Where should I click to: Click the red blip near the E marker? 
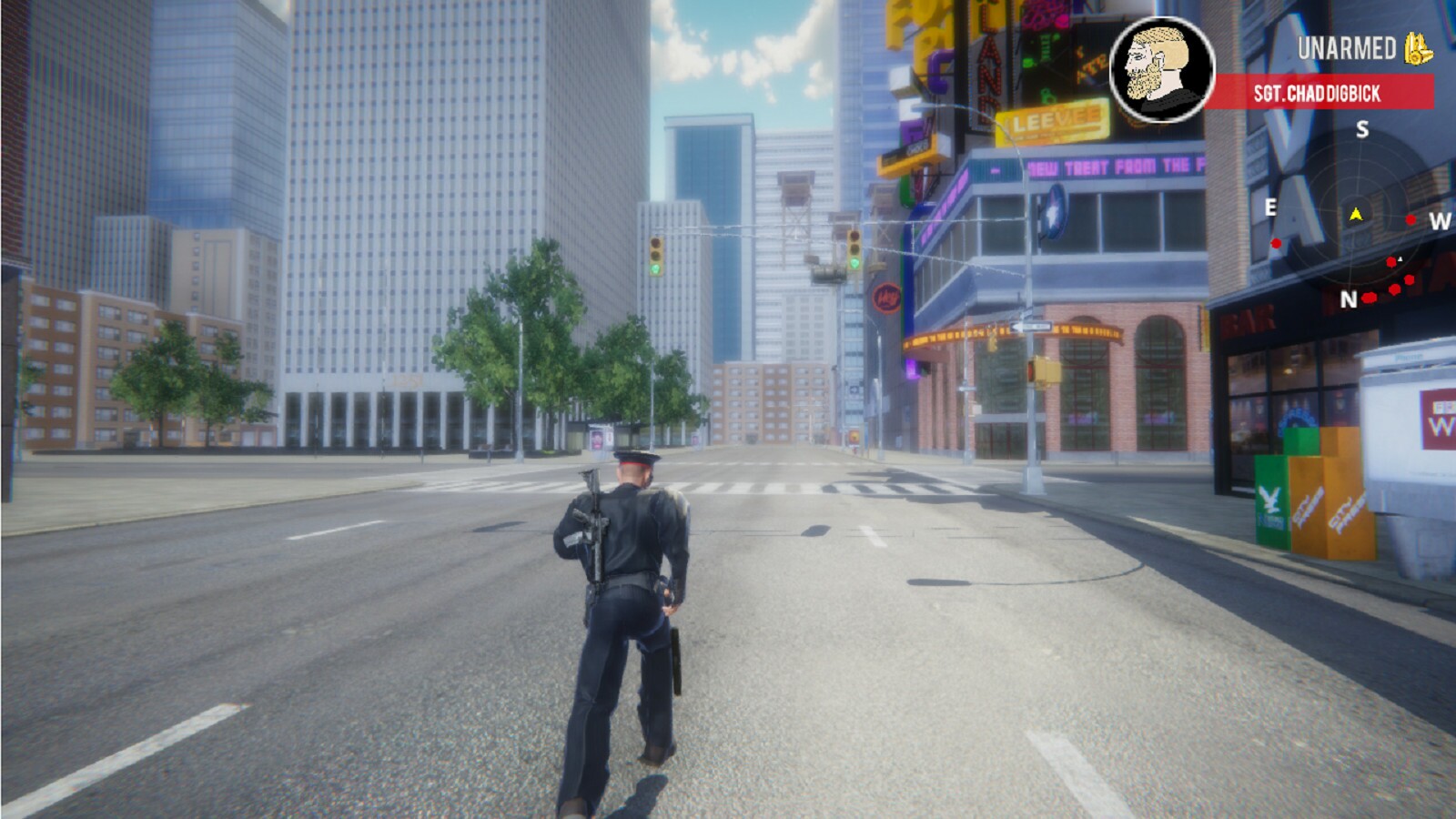1277,243
